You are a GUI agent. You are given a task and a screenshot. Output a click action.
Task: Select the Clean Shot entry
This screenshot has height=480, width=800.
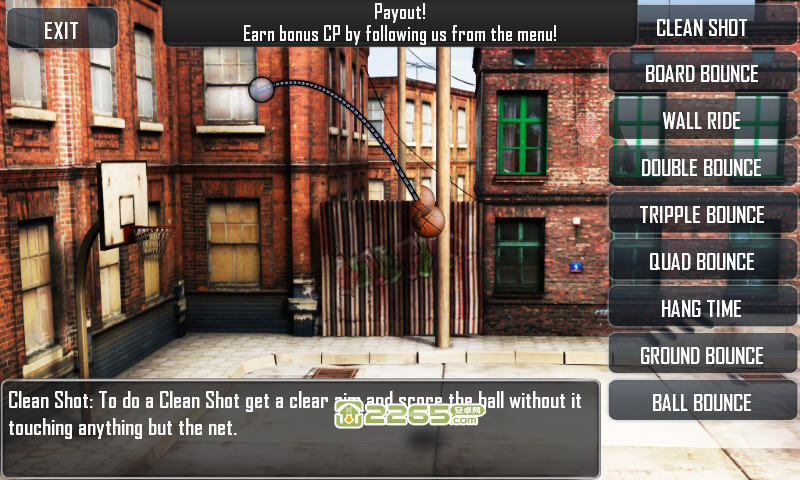click(702, 27)
